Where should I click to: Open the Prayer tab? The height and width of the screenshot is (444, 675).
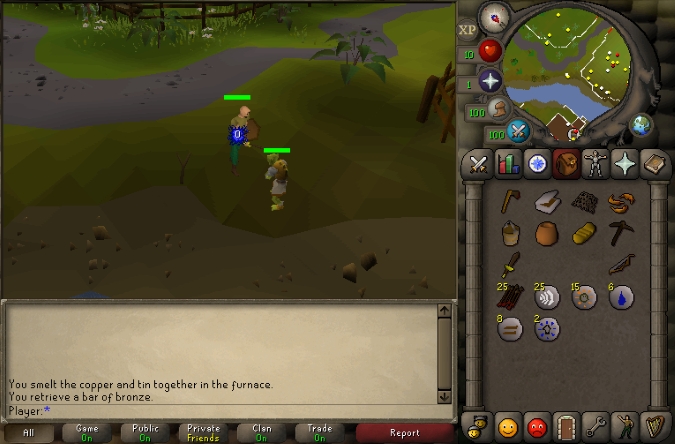point(625,164)
